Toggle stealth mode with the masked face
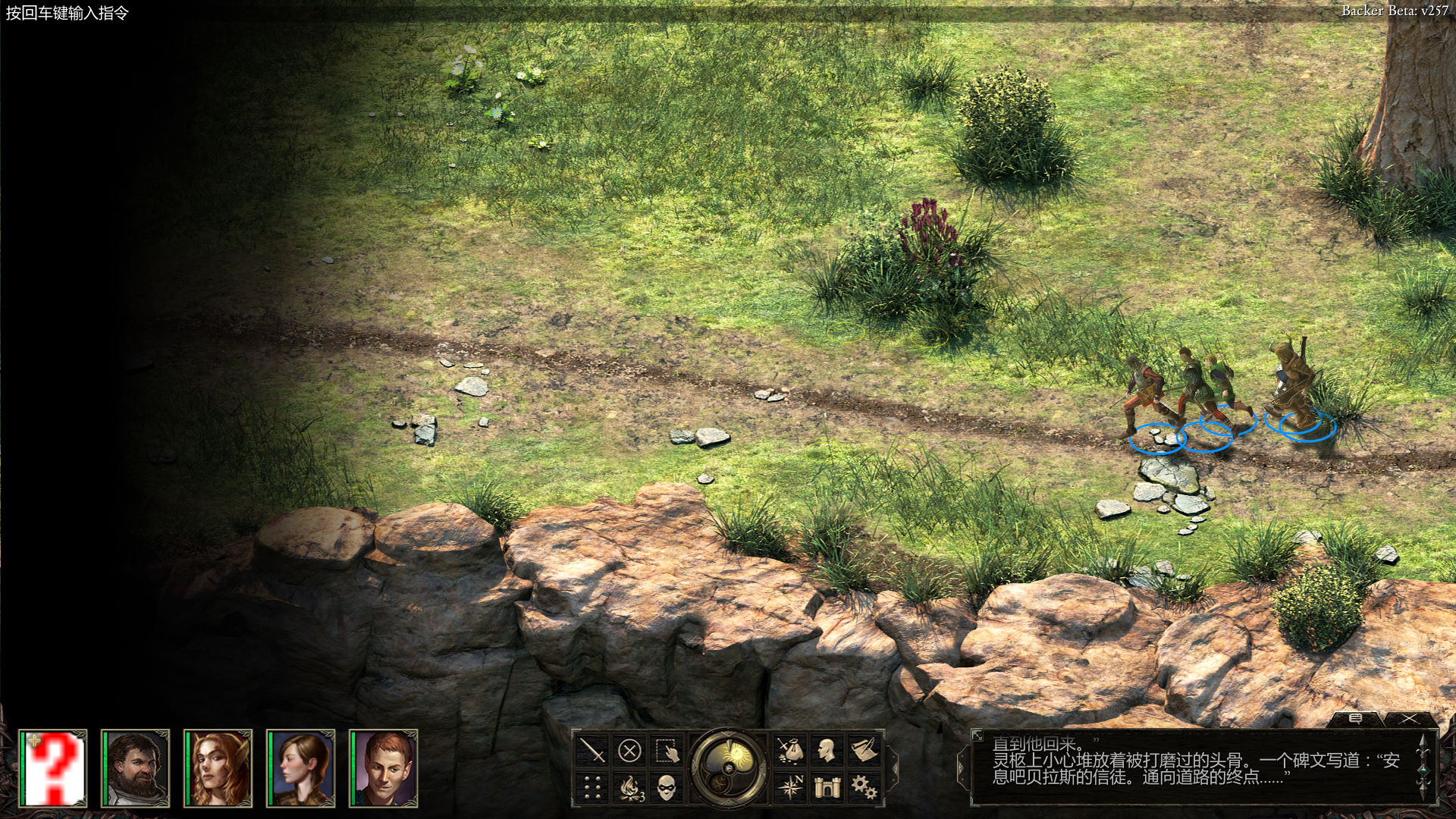The image size is (1456, 819). pyautogui.click(x=667, y=788)
